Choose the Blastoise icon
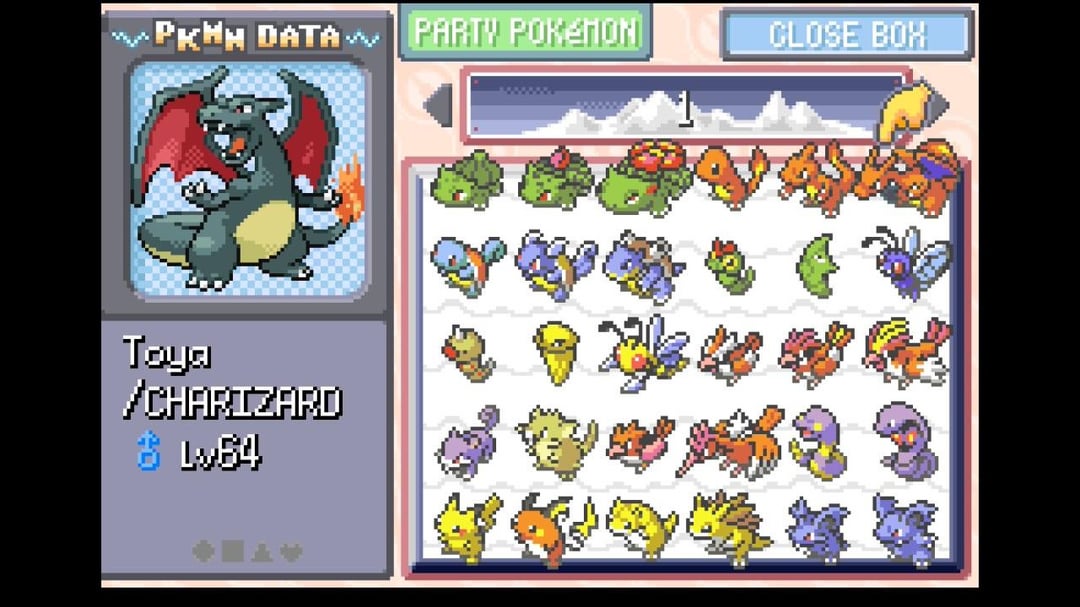Viewport: 1080px width, 607px height. tap(645, 266)
